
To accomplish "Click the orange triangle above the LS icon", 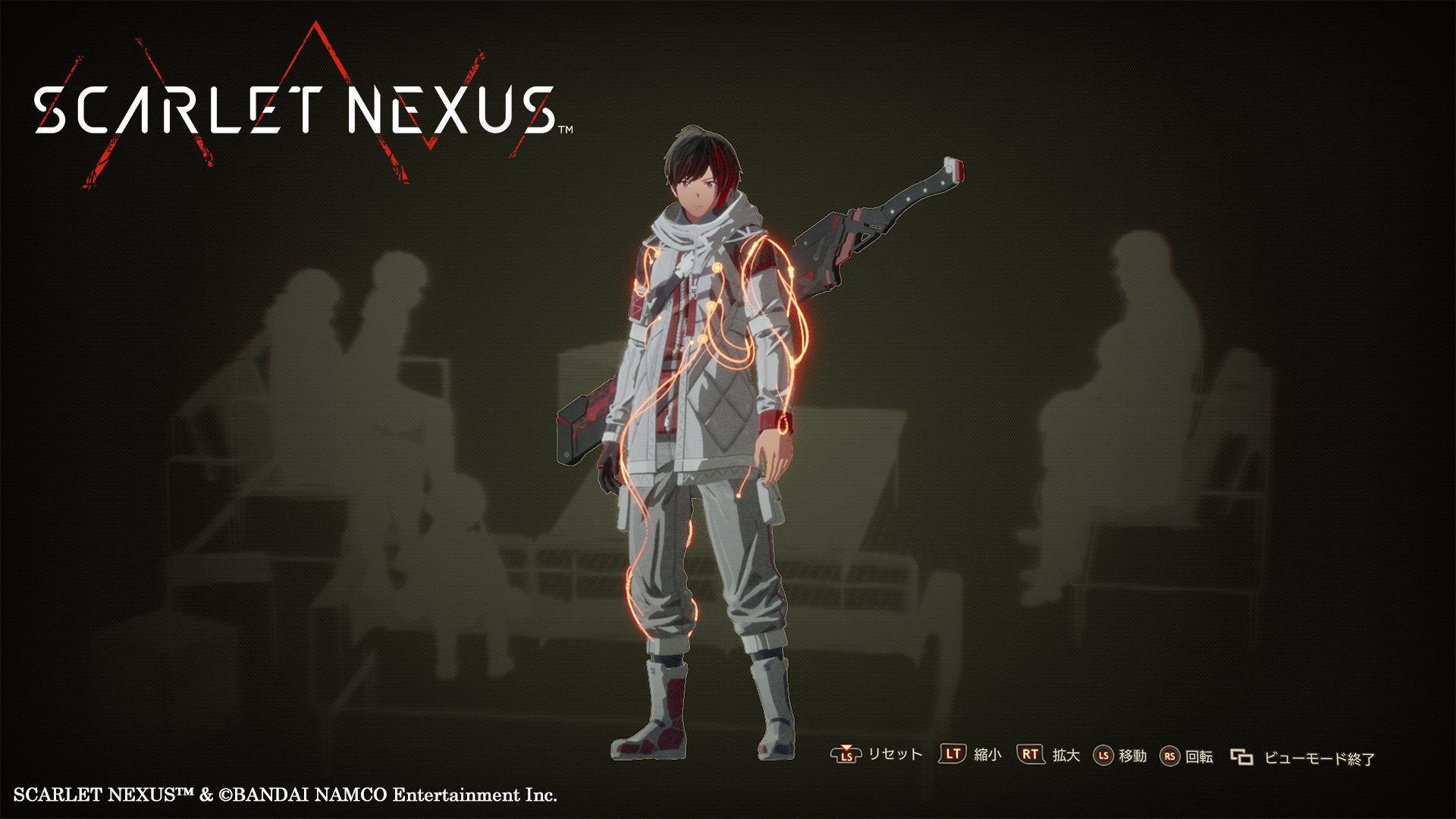I will pyautogui.click(x=846, y=748).
